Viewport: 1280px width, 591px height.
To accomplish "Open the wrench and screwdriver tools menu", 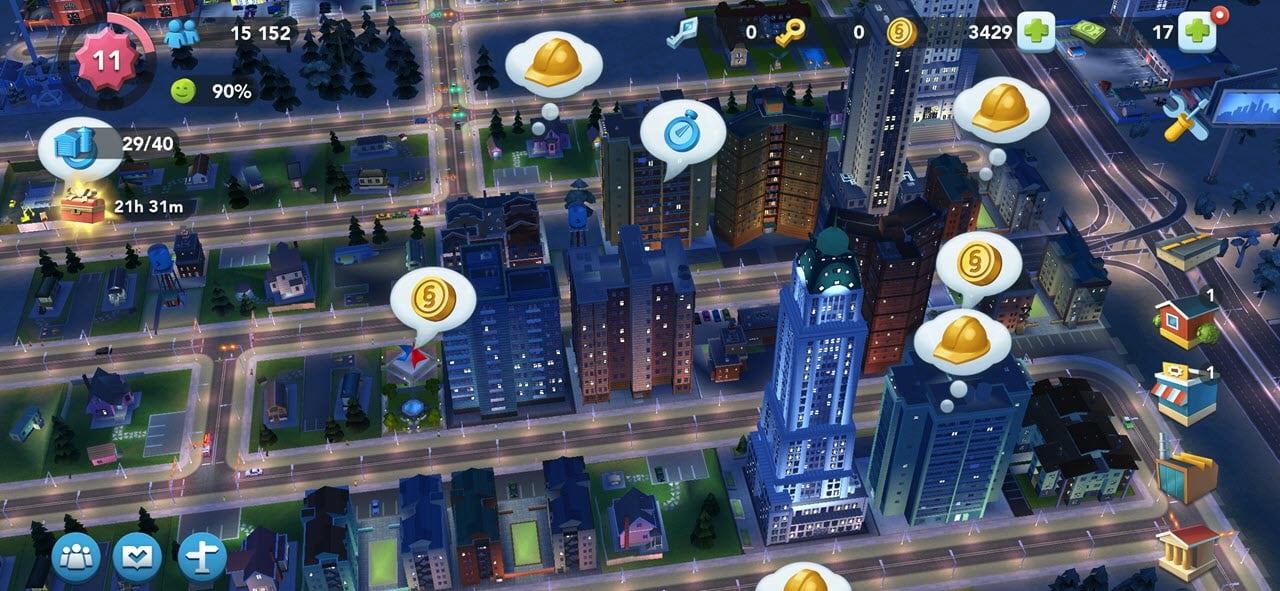I will click(x=1186, y=119).
